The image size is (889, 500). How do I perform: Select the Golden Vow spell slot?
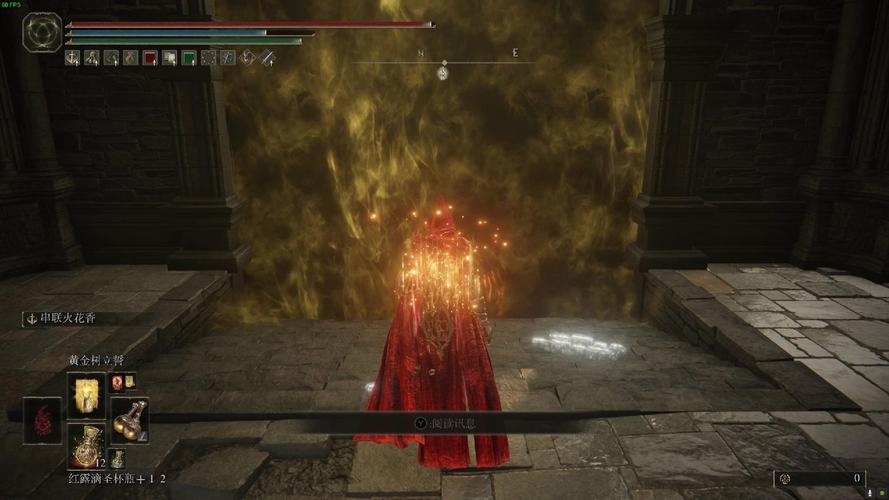click(85, 394)
